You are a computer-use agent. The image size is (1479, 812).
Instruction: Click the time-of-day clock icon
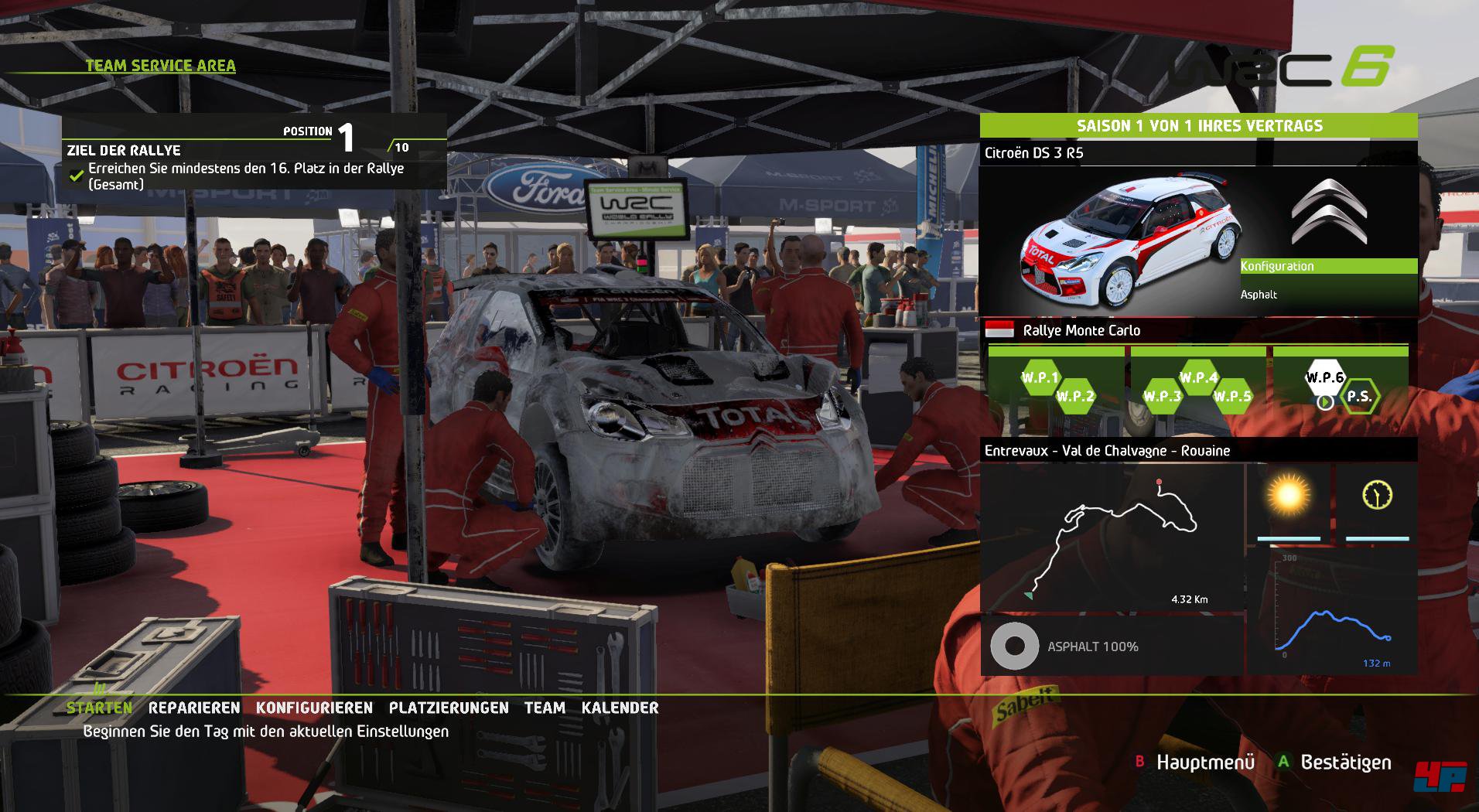[x=1377, y=495]
